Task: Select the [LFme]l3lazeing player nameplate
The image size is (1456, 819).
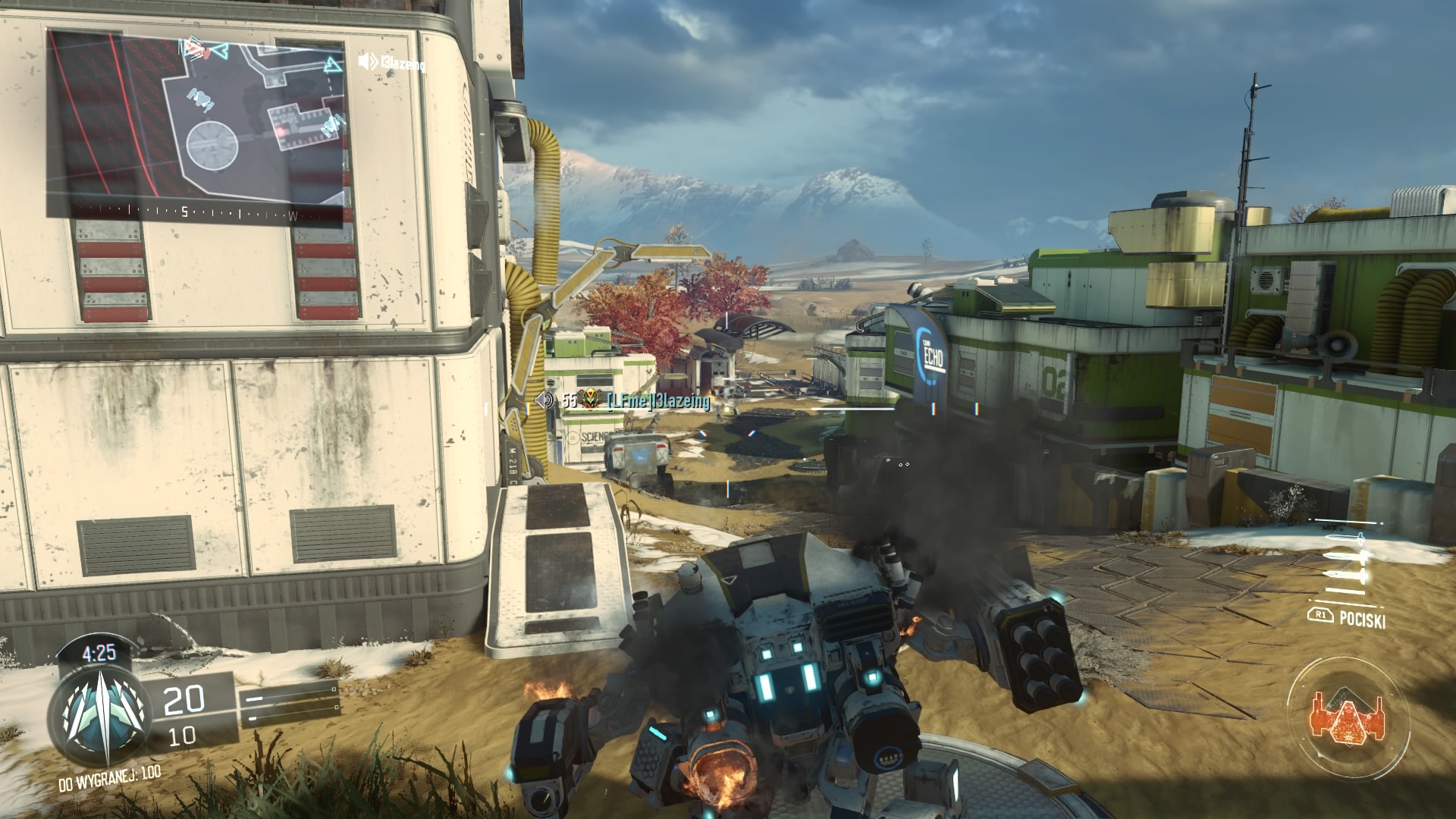Action: click(657, 401)
